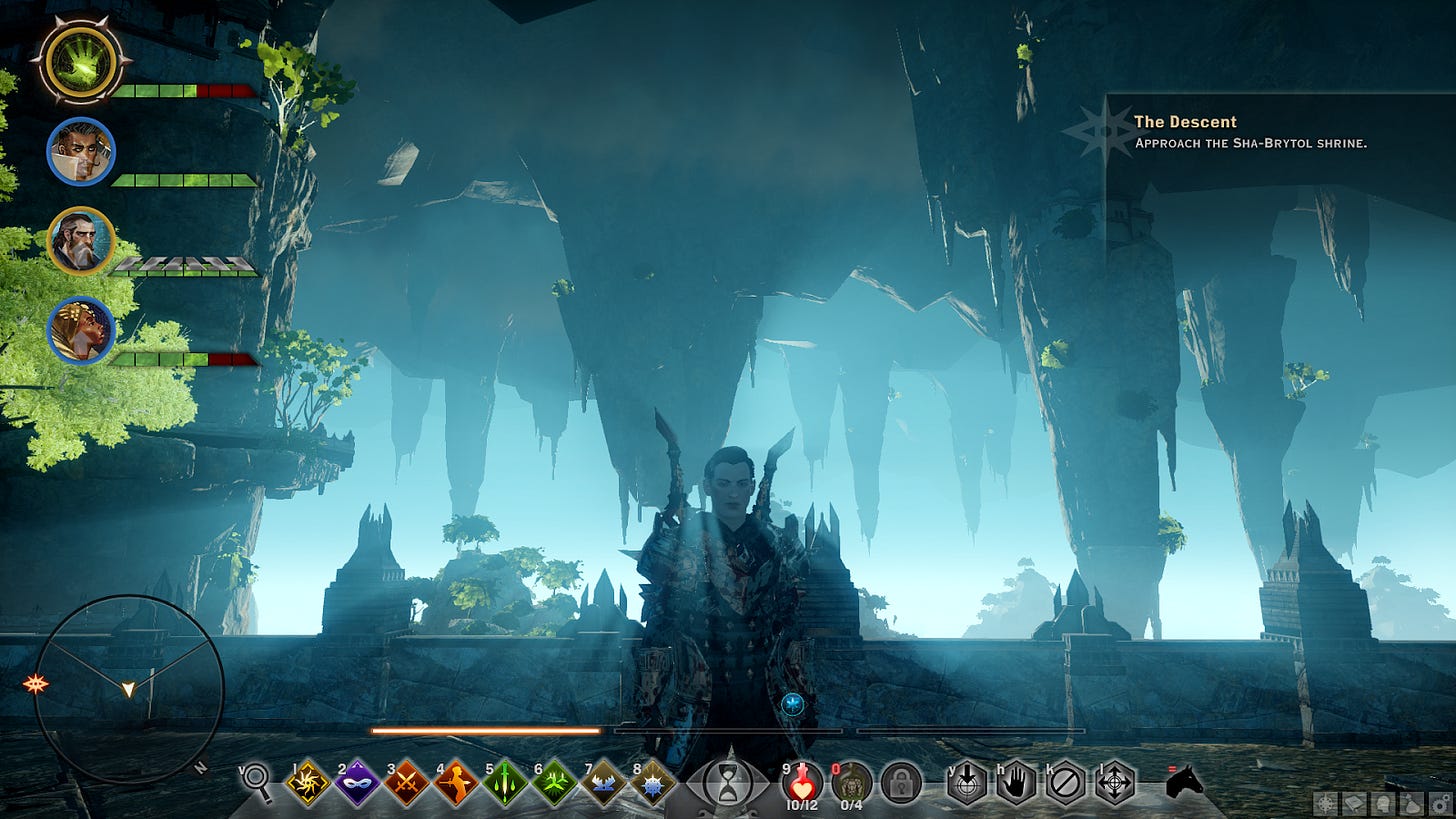Screen dimensions: 1456x819
Task: Issue the hold position hand command
Action: pyautogui.click(x=1016, y=782)
